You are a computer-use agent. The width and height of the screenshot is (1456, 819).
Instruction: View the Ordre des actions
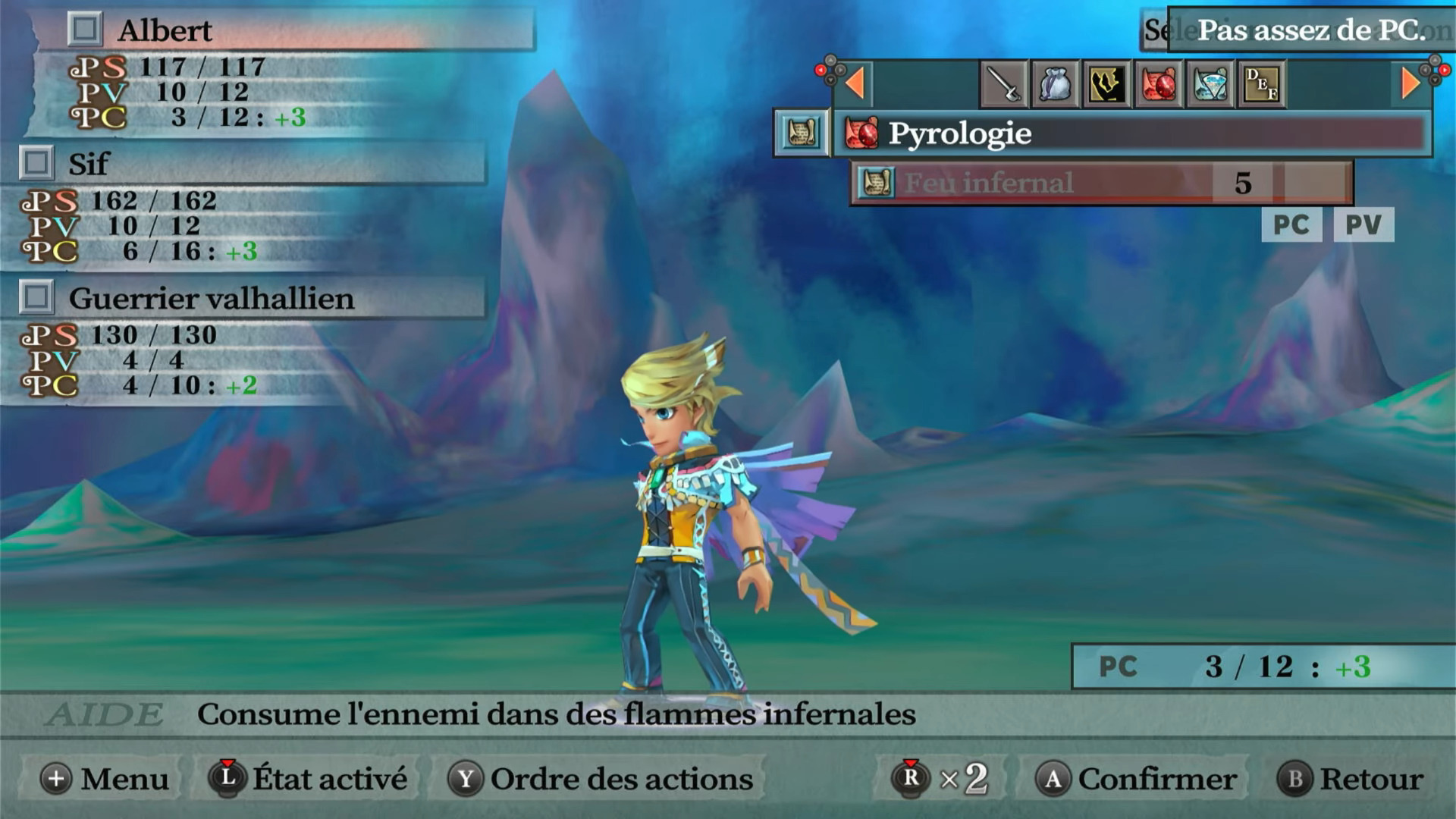point(602,779)
